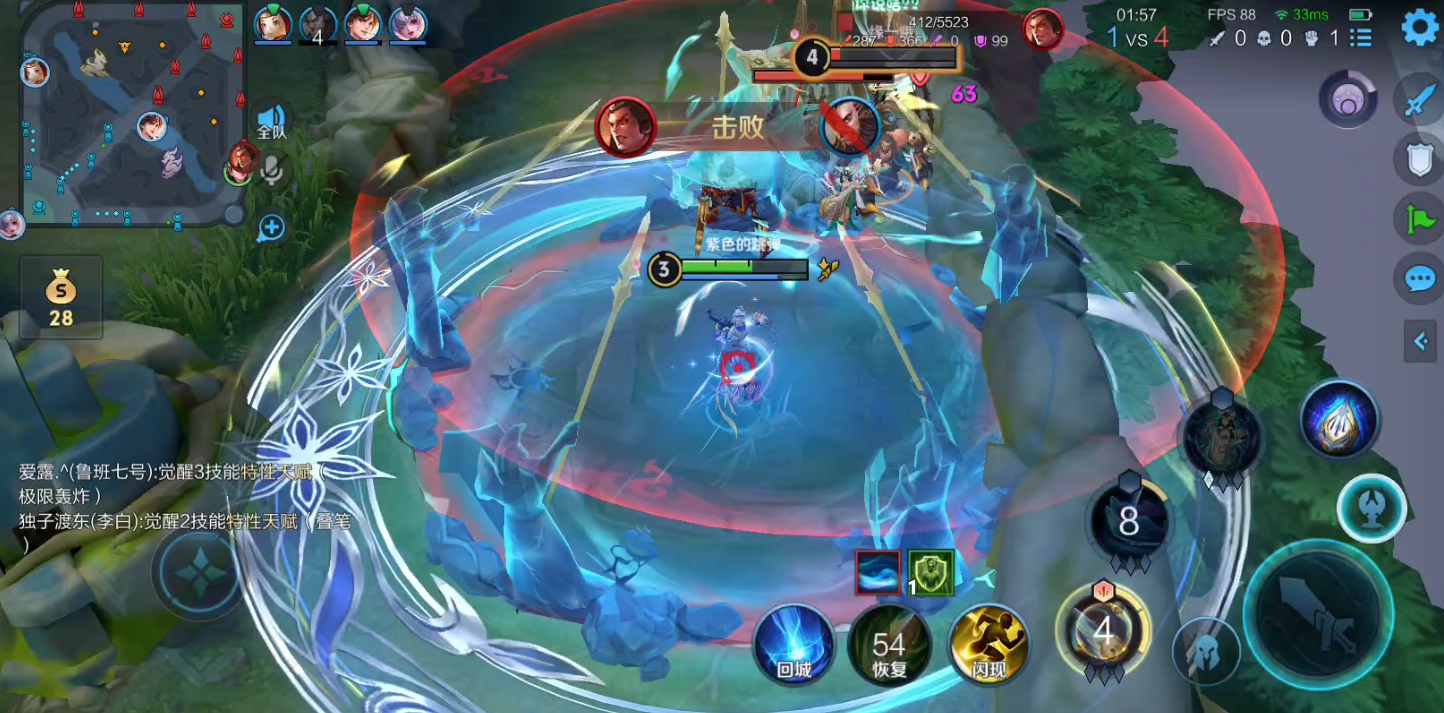Open the settings gear menu

click(x=1420, y=27)
